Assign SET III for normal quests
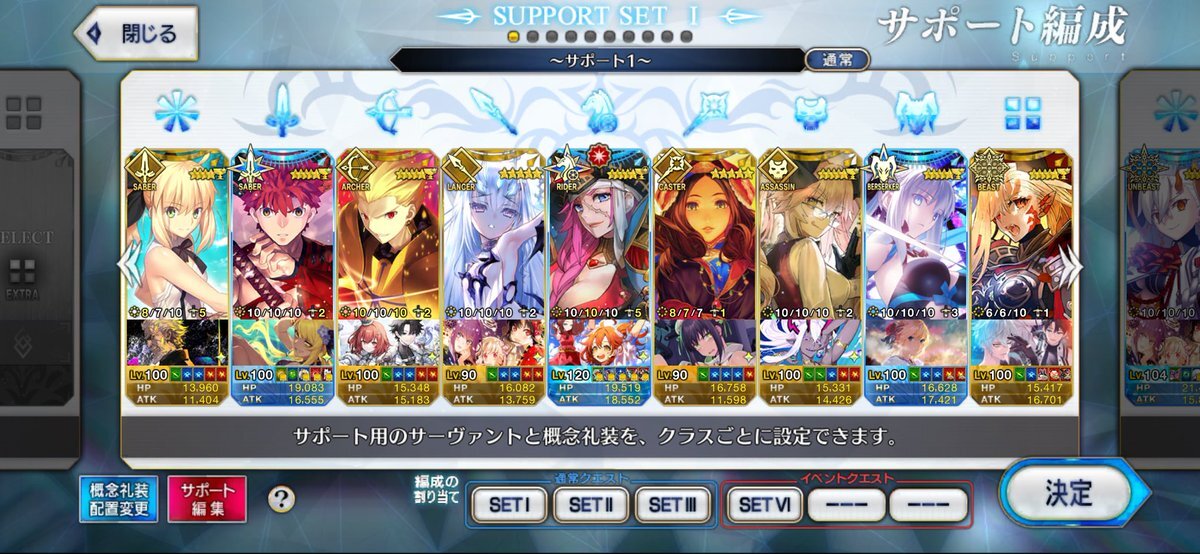 (x=672, y=505)
